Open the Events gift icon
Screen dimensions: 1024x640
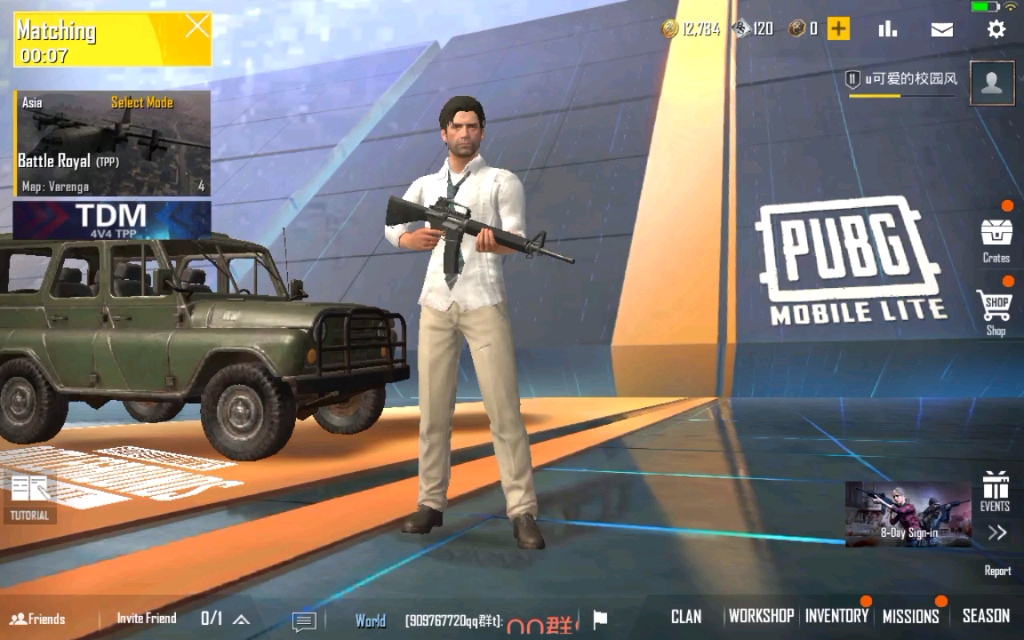click(995, 490)
